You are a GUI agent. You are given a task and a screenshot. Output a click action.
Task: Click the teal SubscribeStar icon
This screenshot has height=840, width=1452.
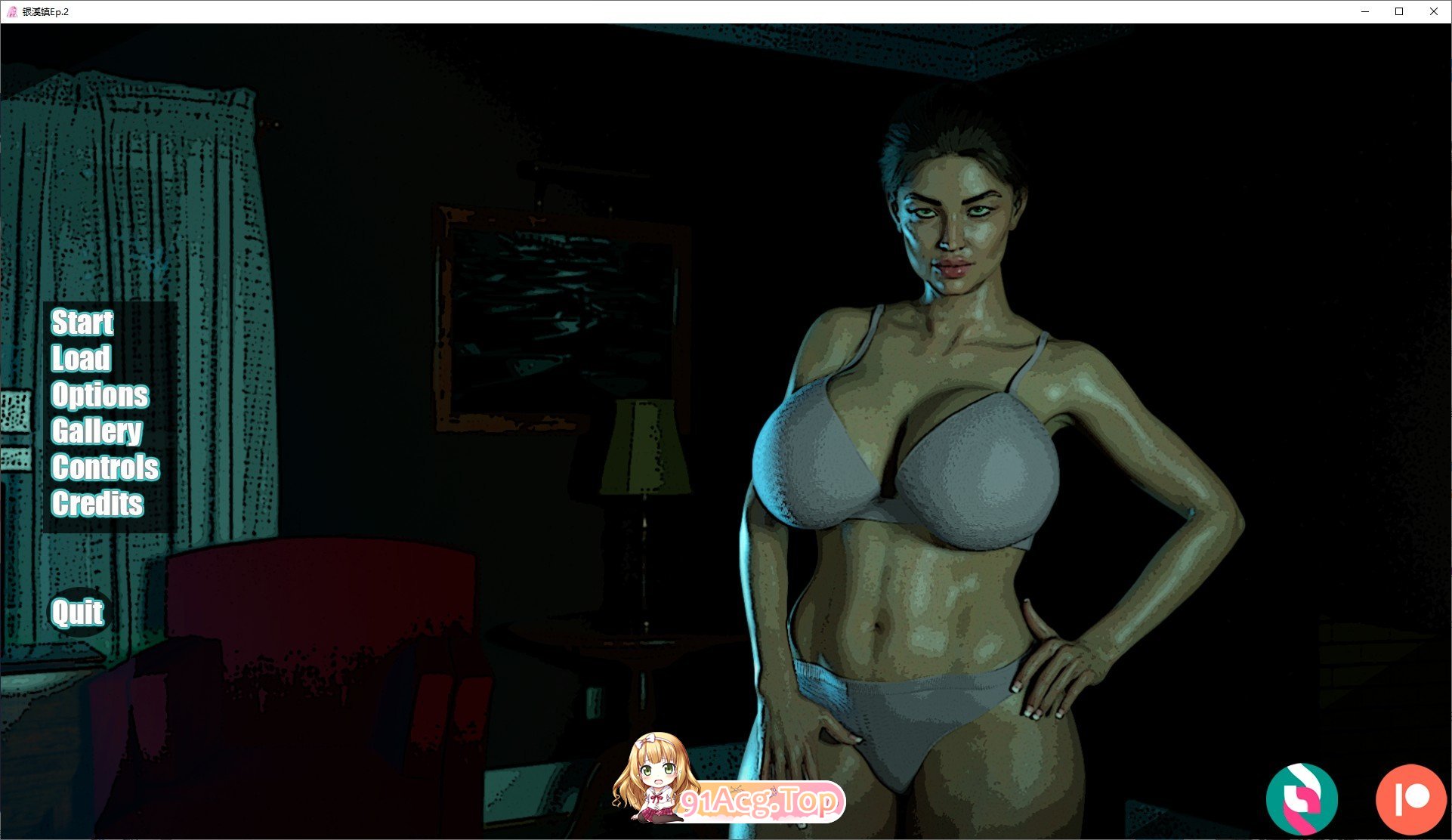coord(1302,799)
